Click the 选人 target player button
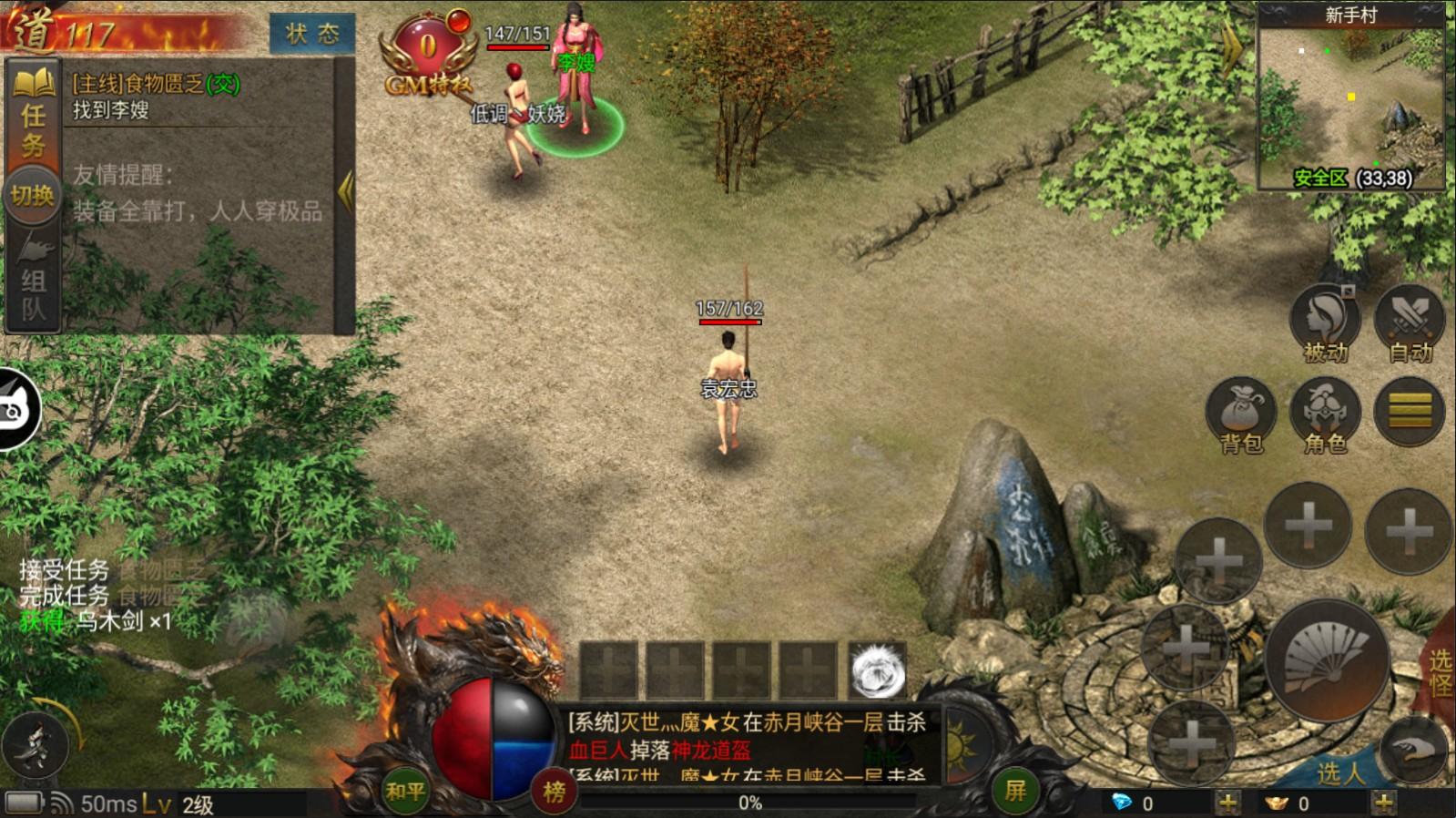 tap(1340, 772)
